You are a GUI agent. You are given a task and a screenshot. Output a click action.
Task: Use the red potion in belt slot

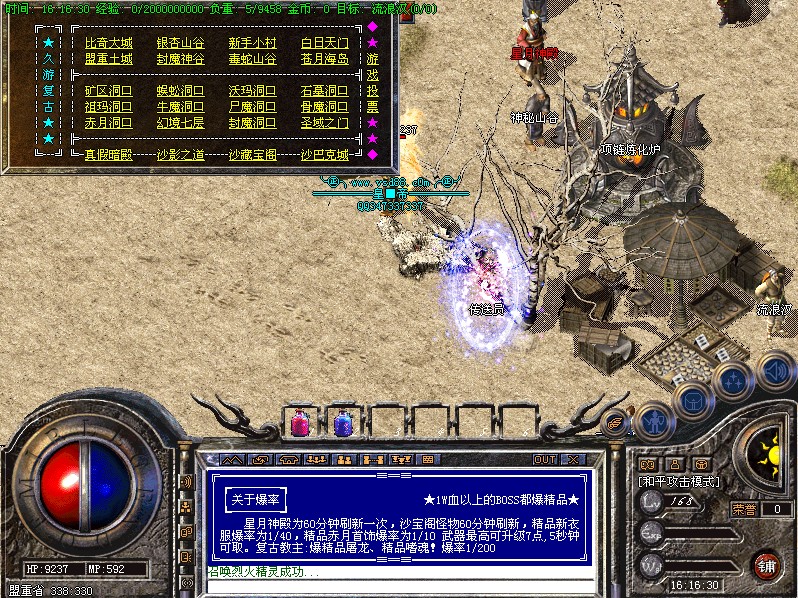point(299,424)
